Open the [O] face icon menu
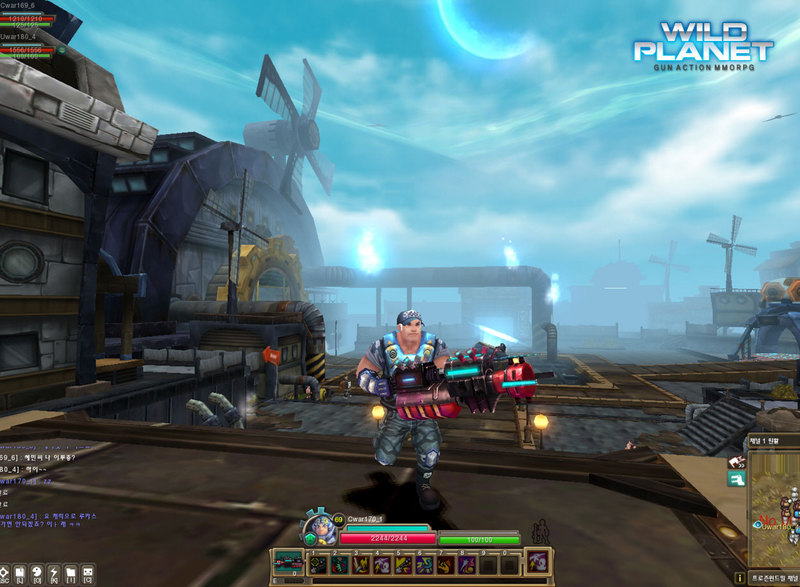 pos(36,574)
